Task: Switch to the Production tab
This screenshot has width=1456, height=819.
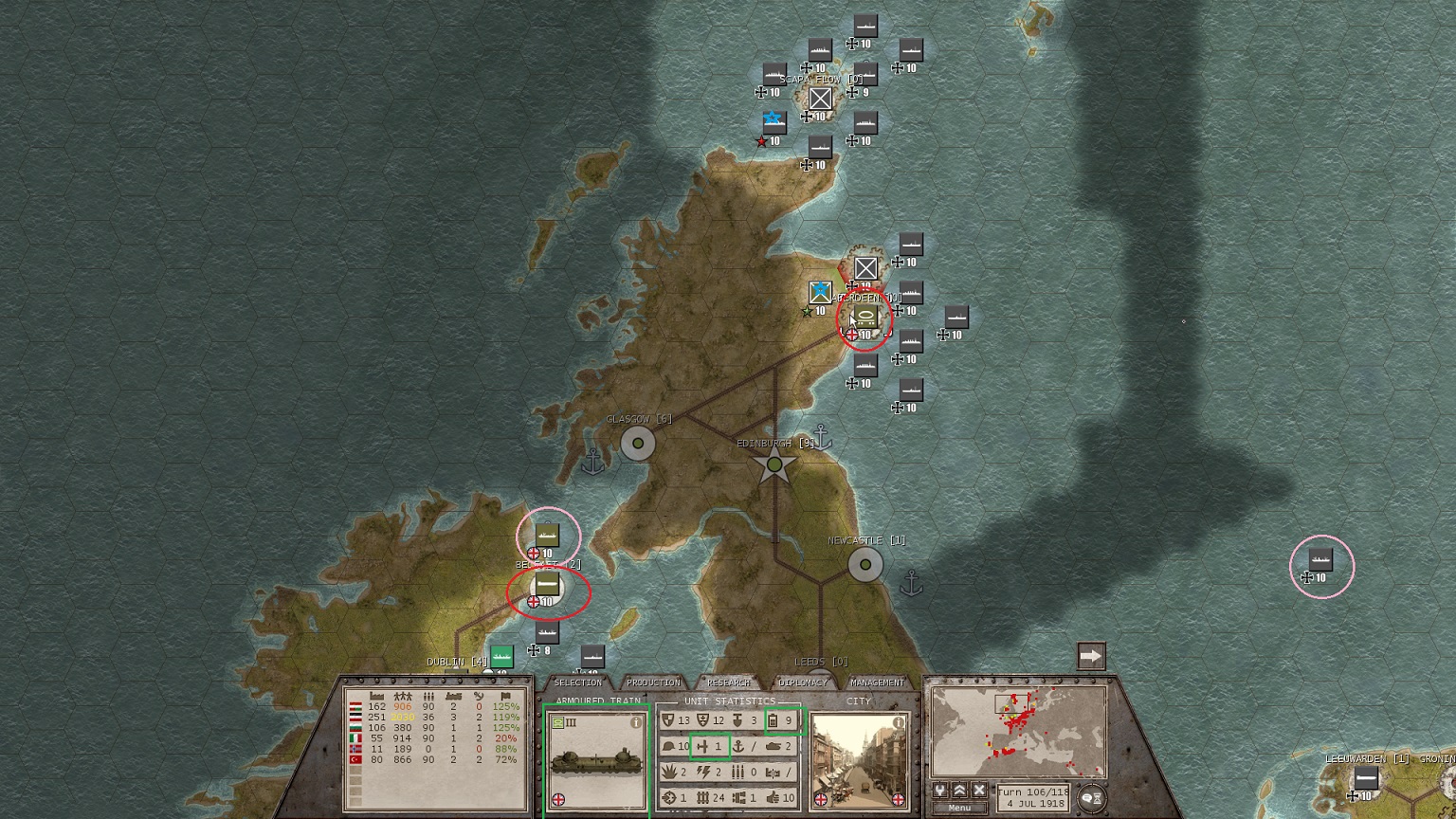Action: (x=653, y=682)
